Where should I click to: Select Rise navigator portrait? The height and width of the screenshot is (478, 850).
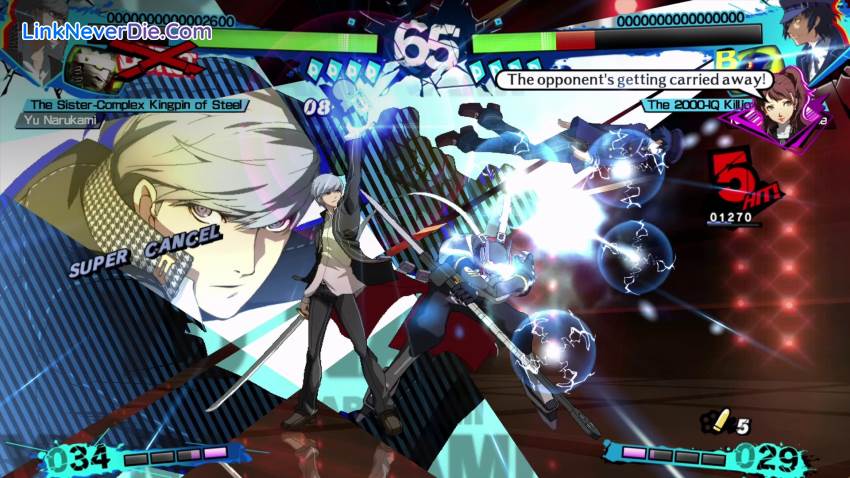(x=785, y=105)
